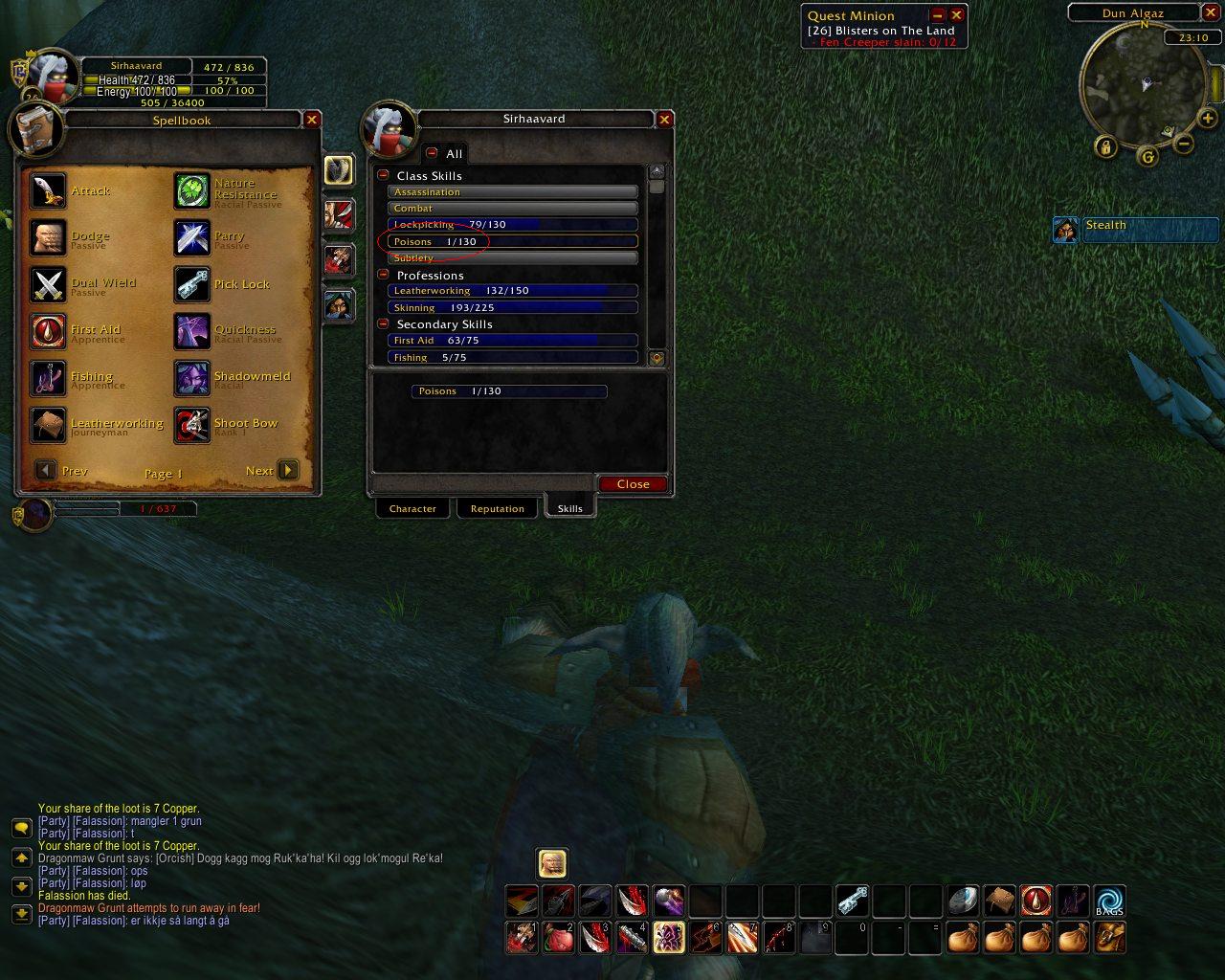This screenshot has width=1225, height=980.
Task: Collapse the Professions section
Action: point(384,275)
